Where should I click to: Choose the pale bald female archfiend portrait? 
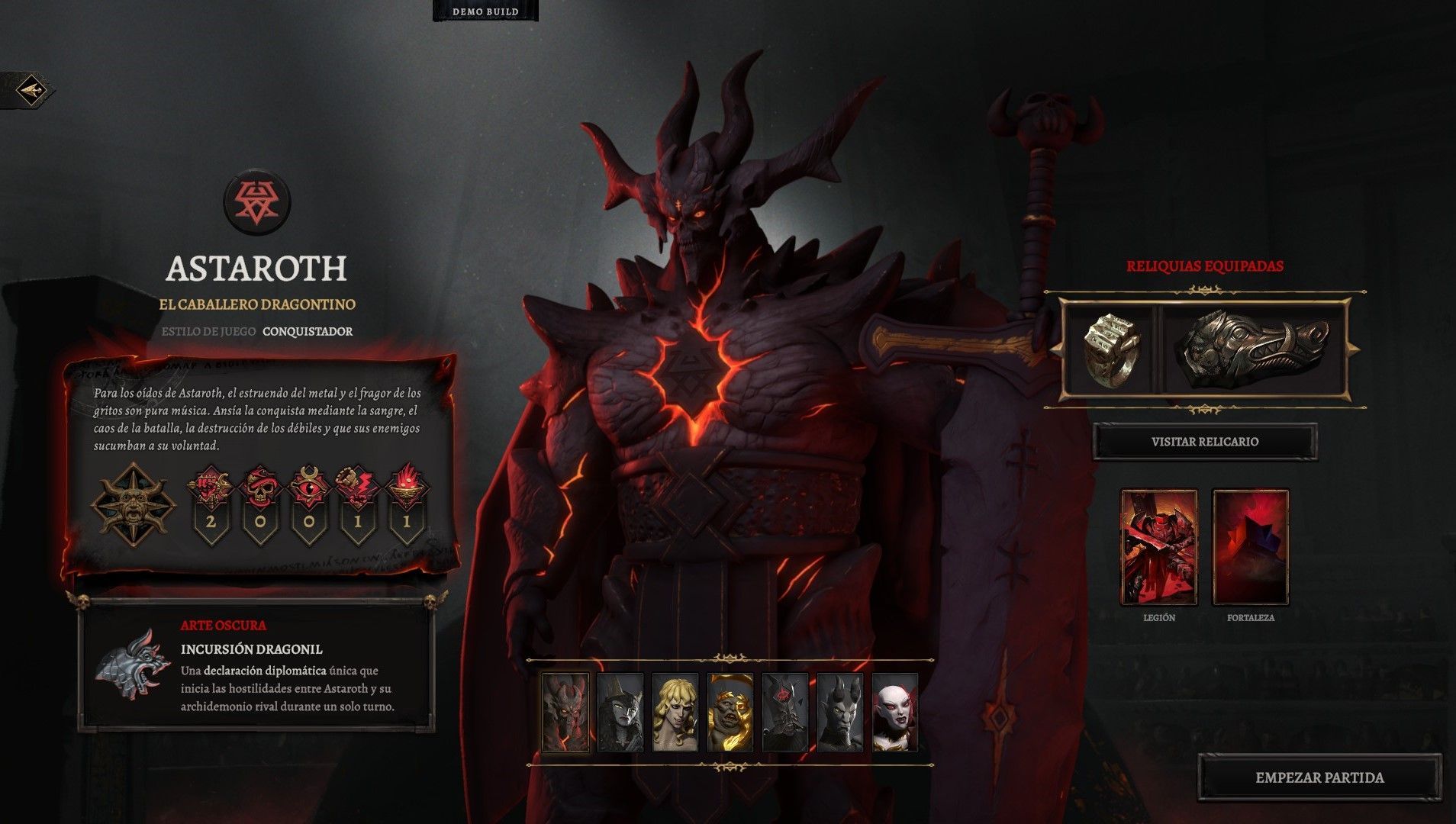[895, 713]
